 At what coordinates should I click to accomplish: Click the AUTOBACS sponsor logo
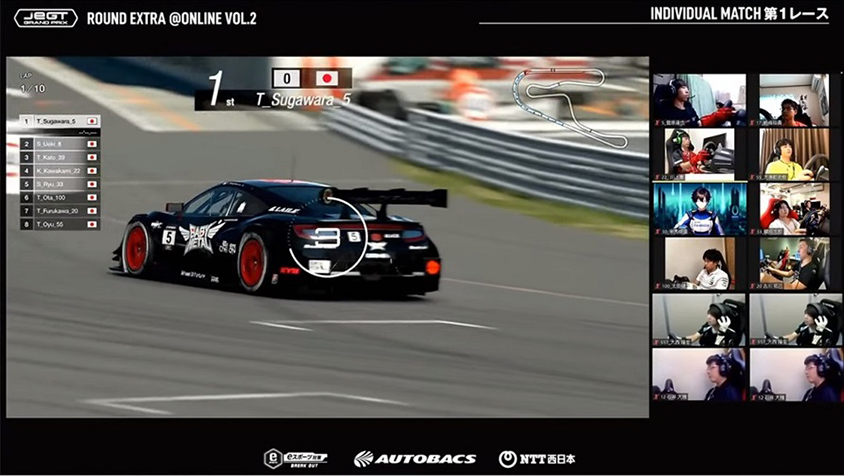pyautogui.click(x=414, y=459)
